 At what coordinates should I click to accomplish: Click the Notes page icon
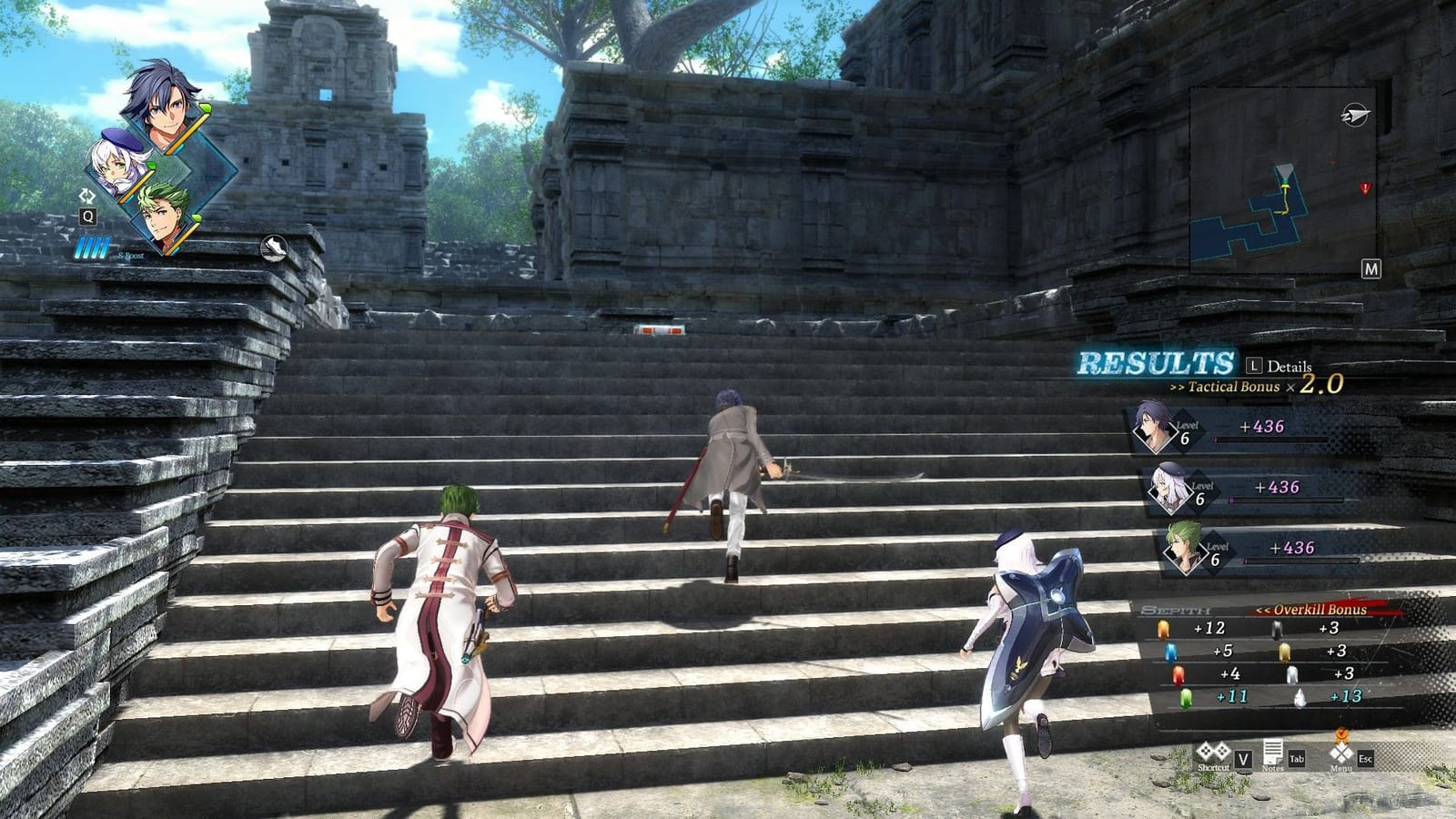point(1273,752)
